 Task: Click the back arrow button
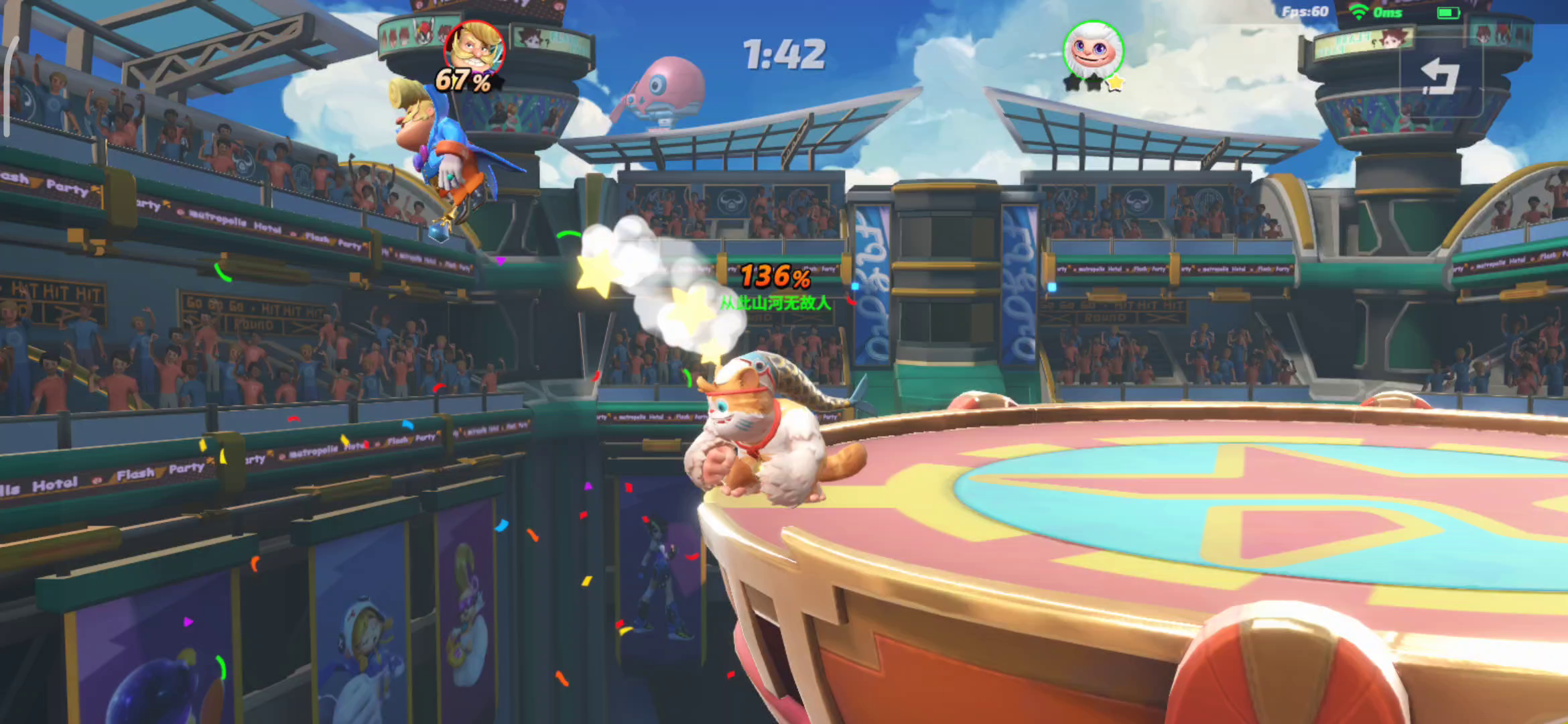[1441, 76]
